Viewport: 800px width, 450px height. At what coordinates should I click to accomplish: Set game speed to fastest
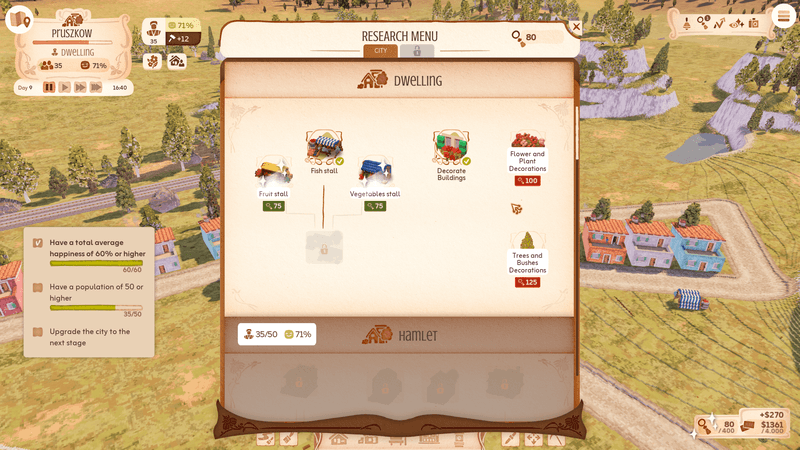(x=96, y=88)
